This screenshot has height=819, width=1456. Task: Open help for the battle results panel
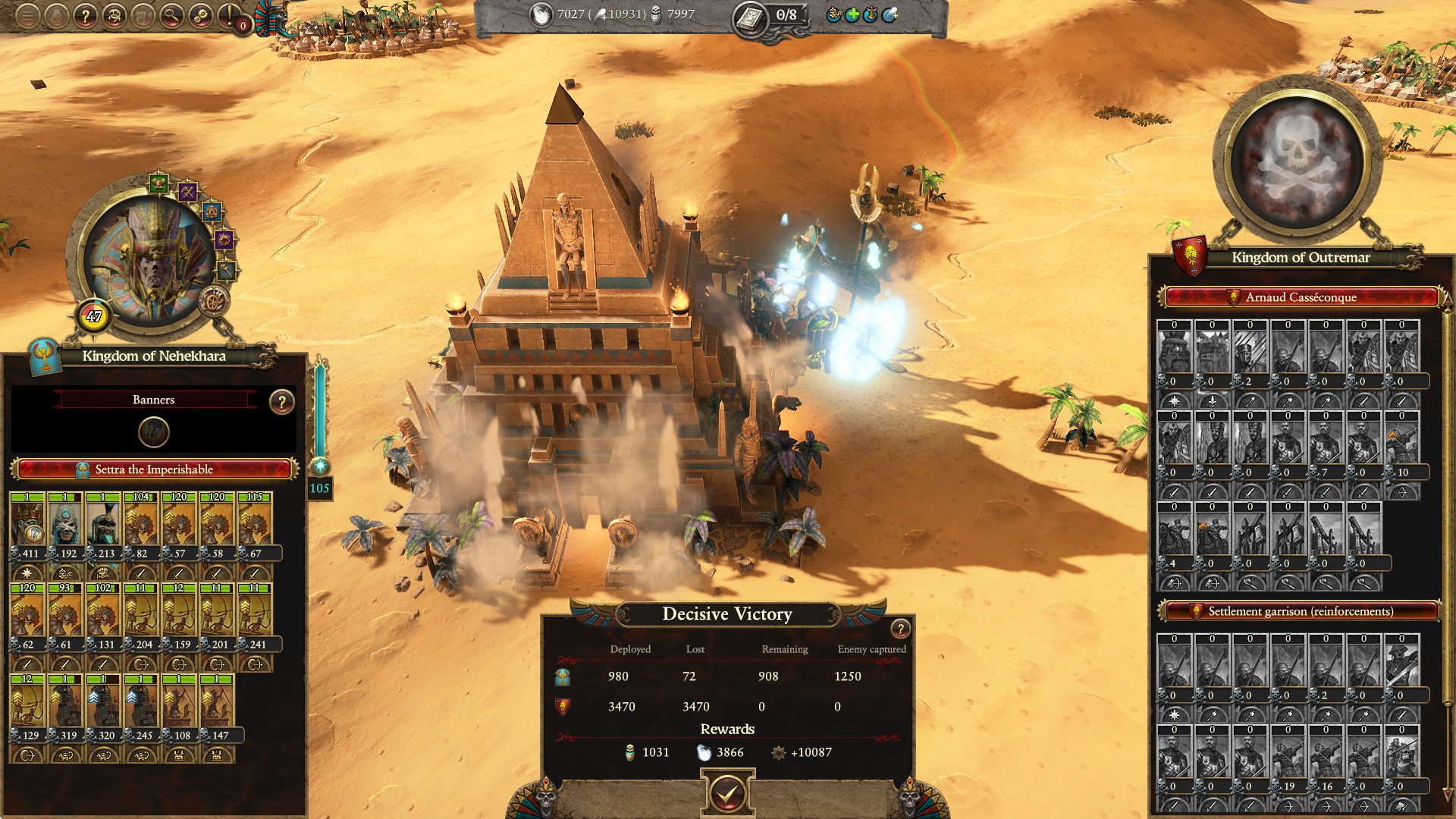pyautogui.click(x=900, y=629)
